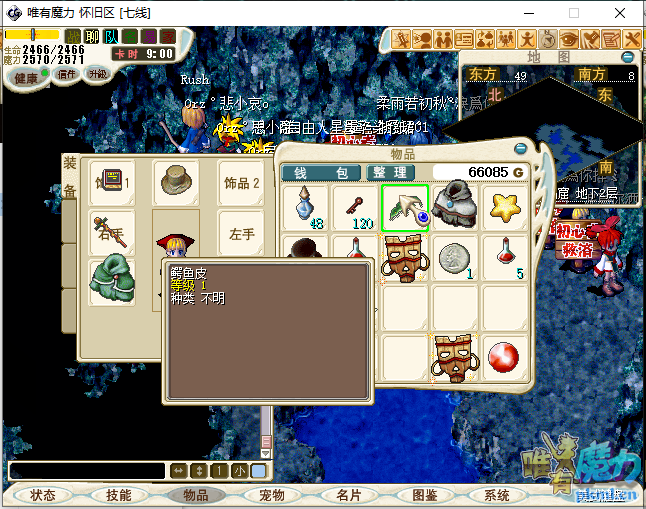The width and height of the screenshot is (646, 509).
Task: Select the key item with 120 count
Action: pos(355,207)
